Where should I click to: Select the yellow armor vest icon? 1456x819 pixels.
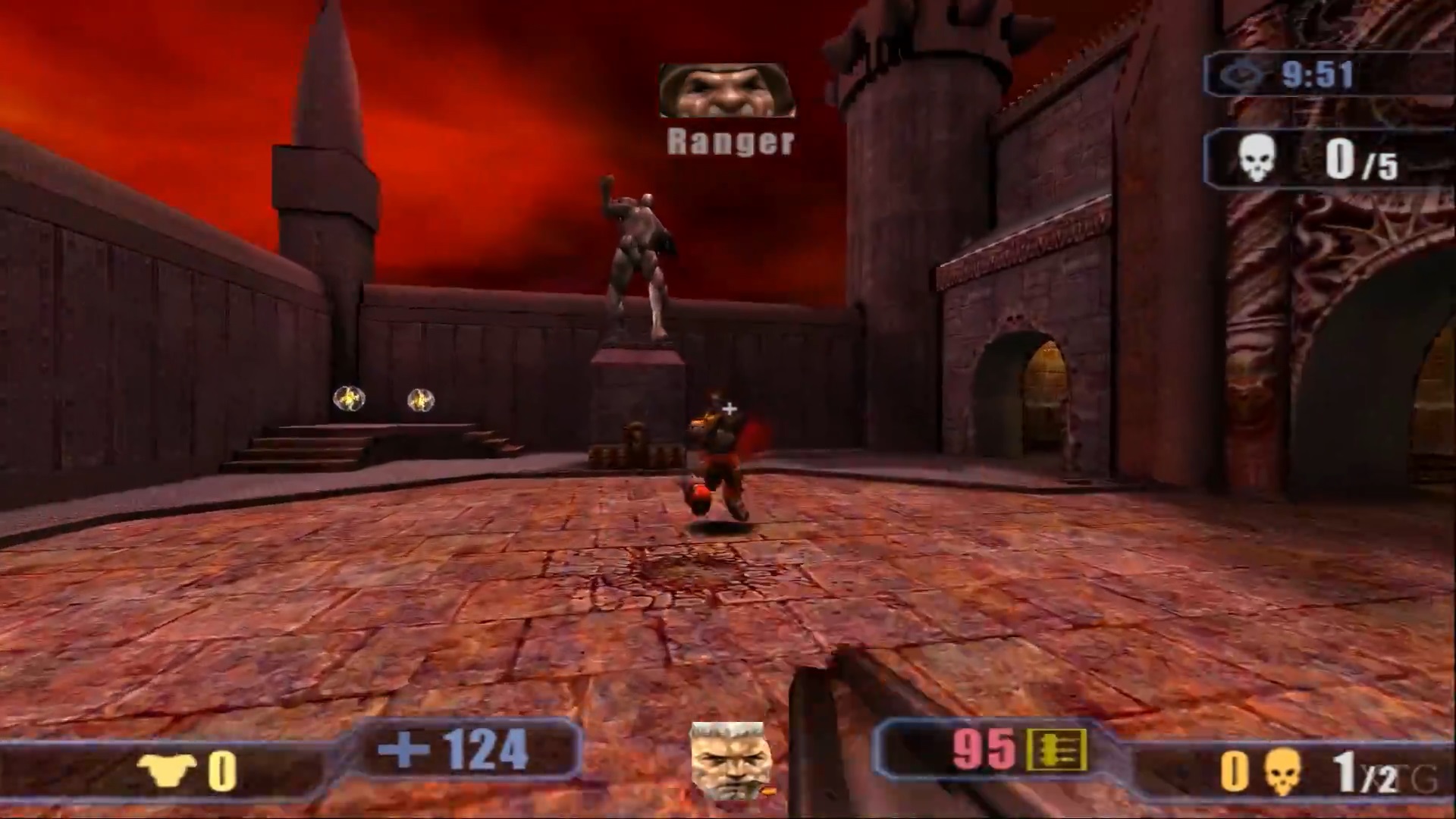coord(167,770)
